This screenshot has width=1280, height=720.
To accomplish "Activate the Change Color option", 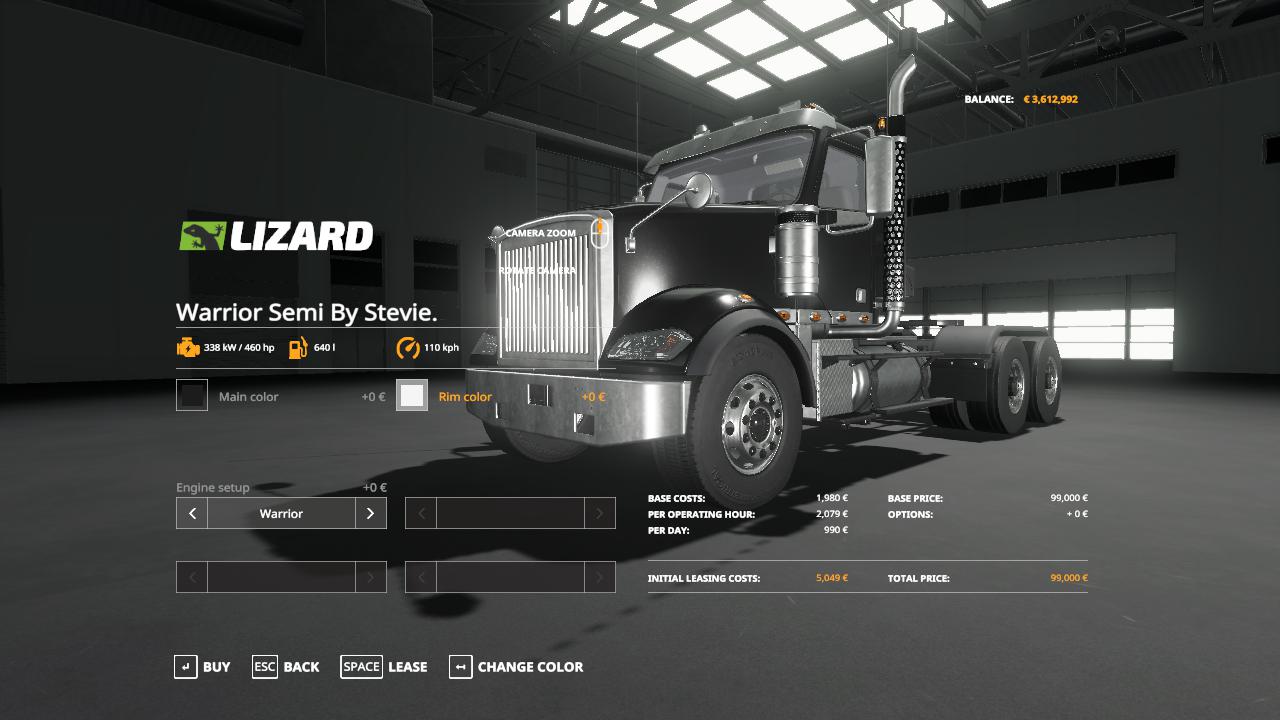I will [x=516, y=667].
